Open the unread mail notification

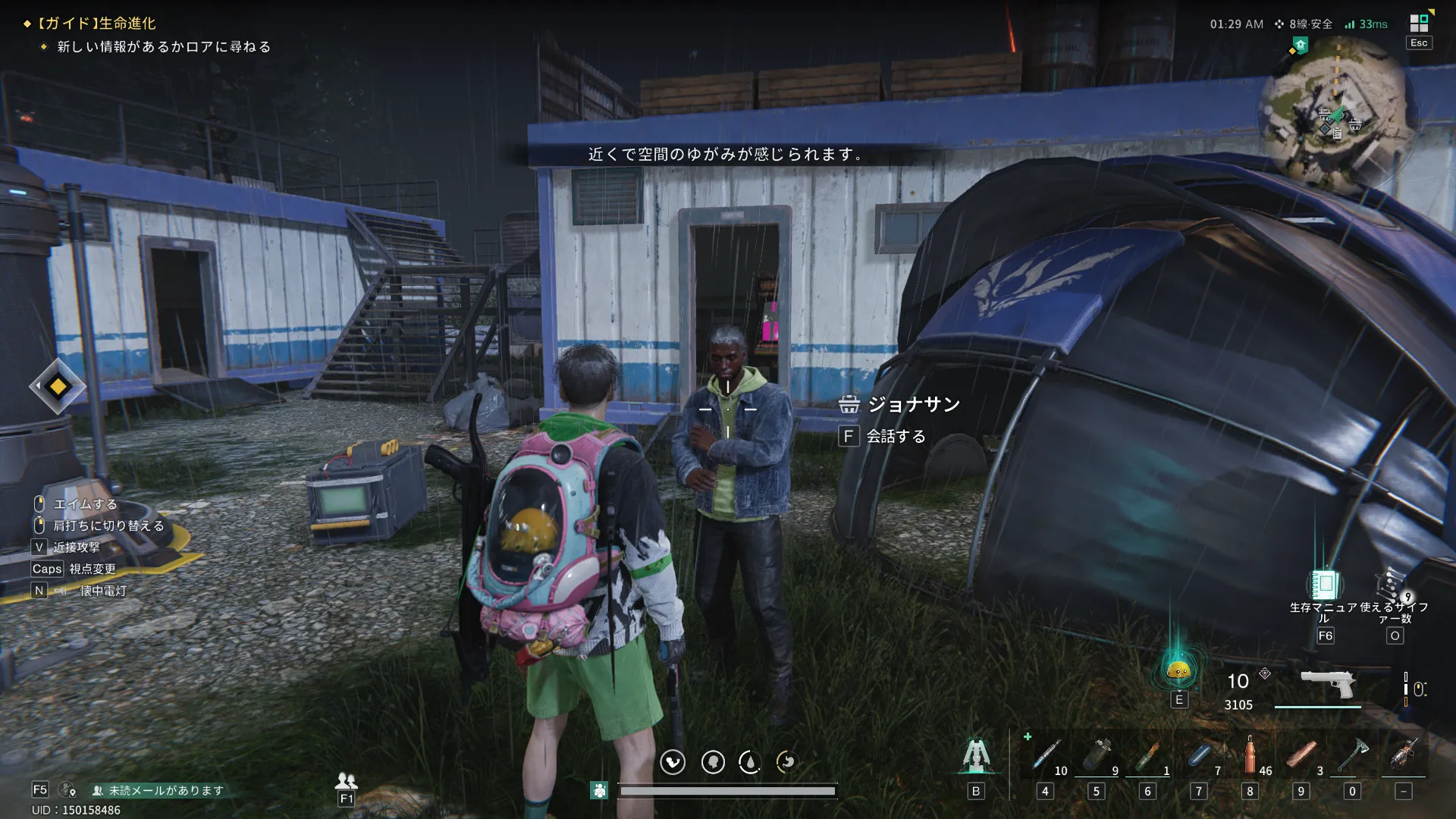[x=158, y=790]
